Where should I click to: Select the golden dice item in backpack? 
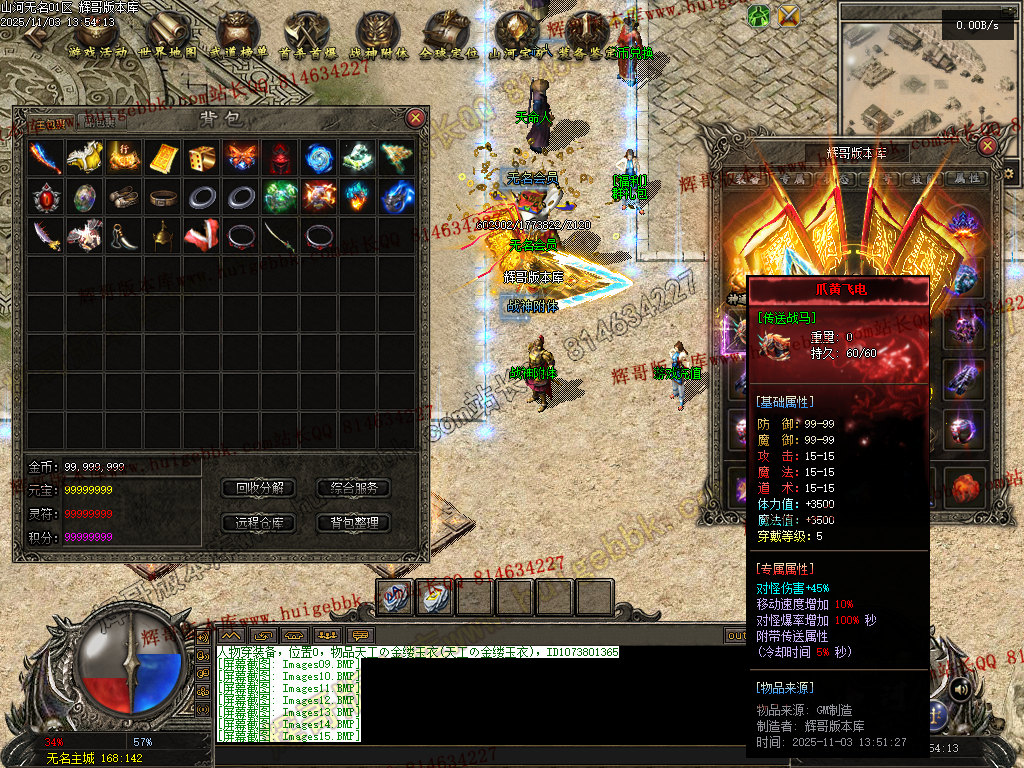(202, 158)
